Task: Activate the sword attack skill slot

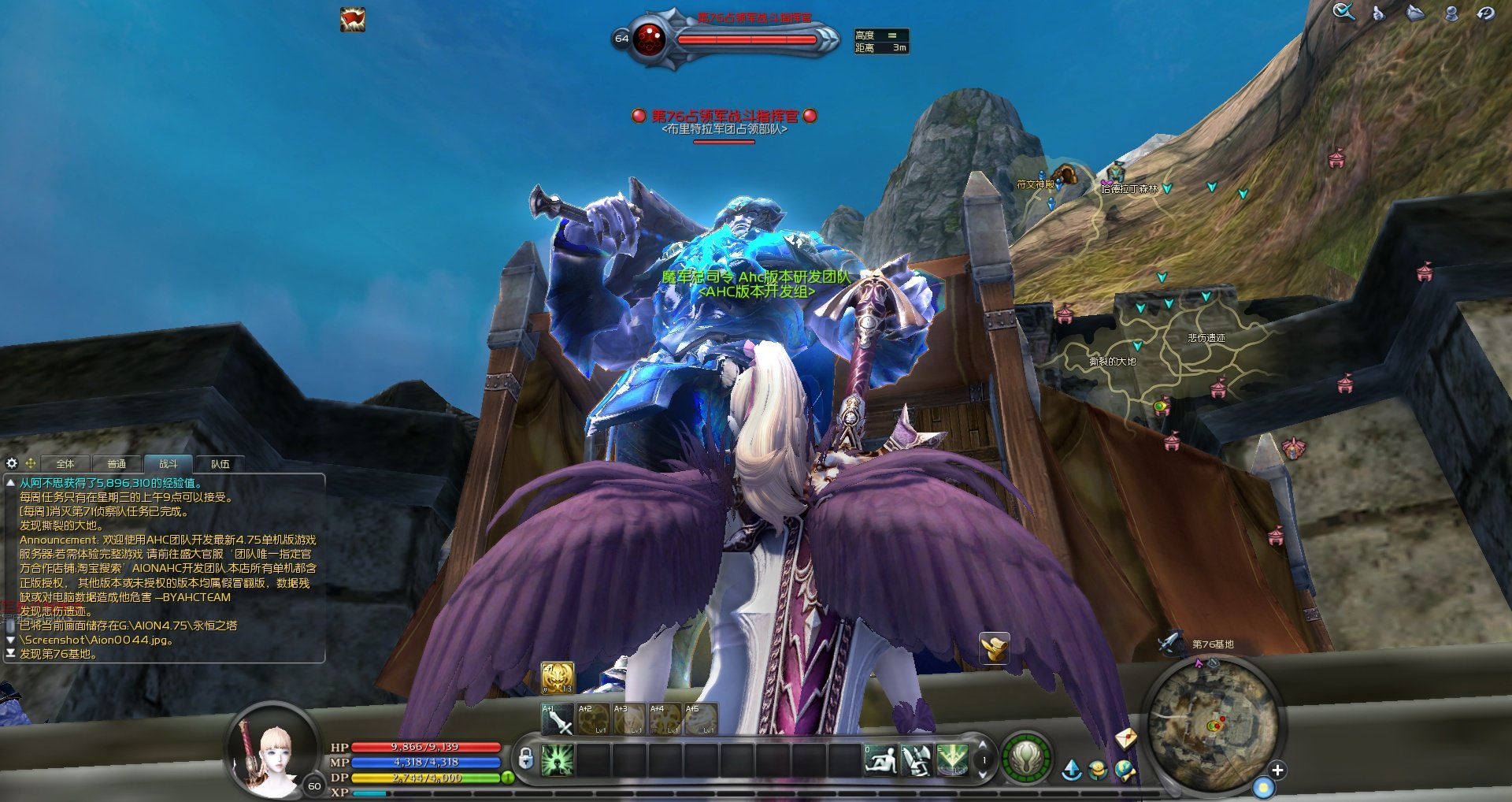Action: [558, 719]
